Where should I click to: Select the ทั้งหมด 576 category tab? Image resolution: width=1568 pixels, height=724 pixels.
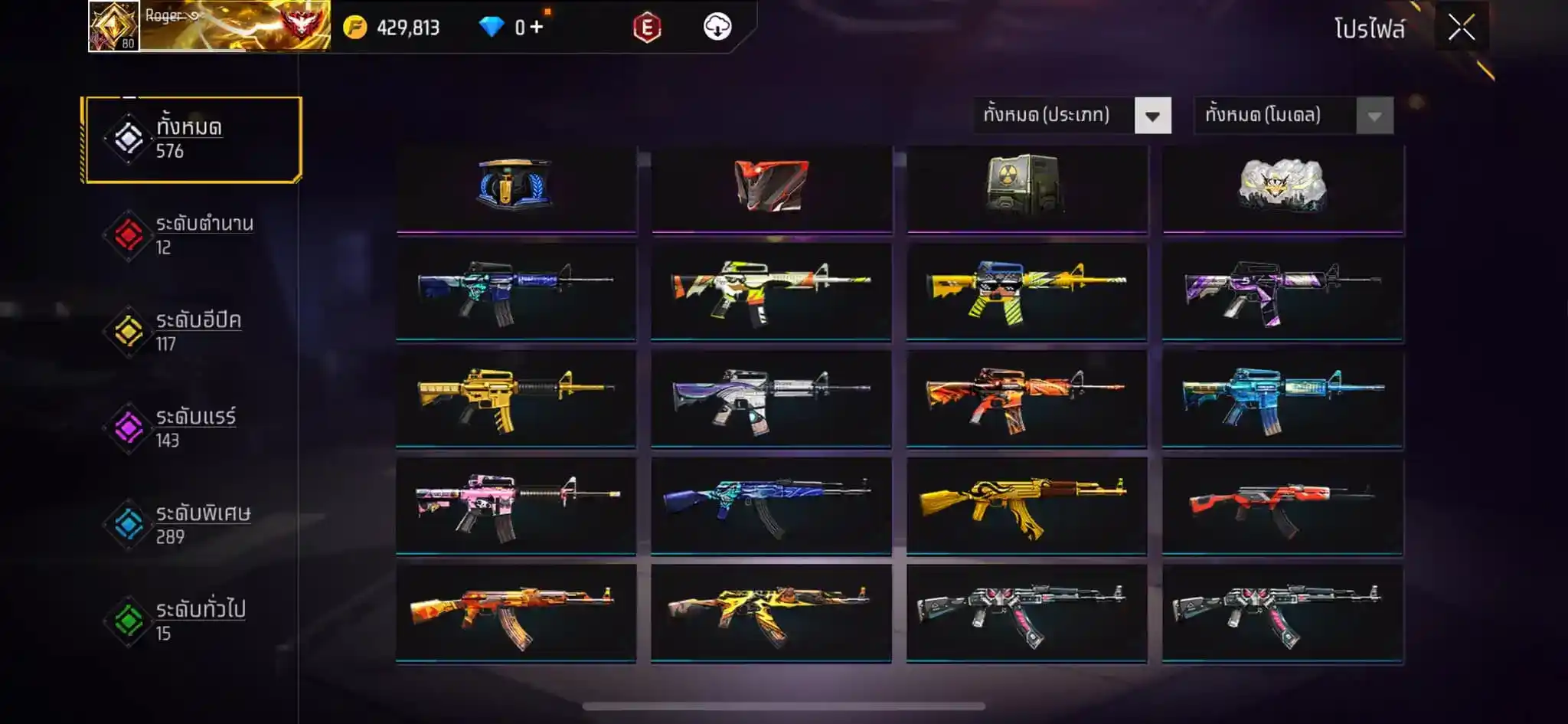193,139
